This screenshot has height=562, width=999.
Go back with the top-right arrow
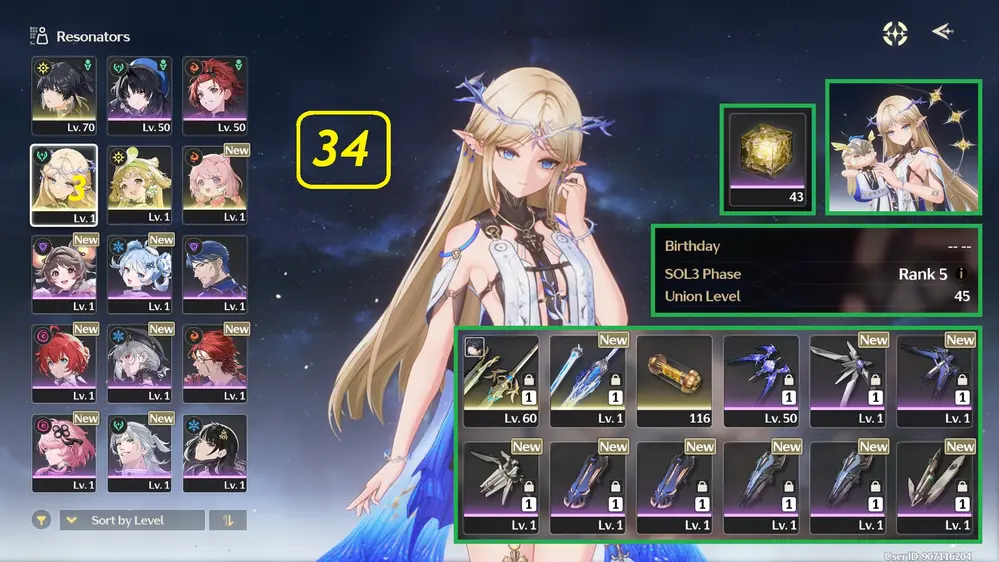coord(941,32)
